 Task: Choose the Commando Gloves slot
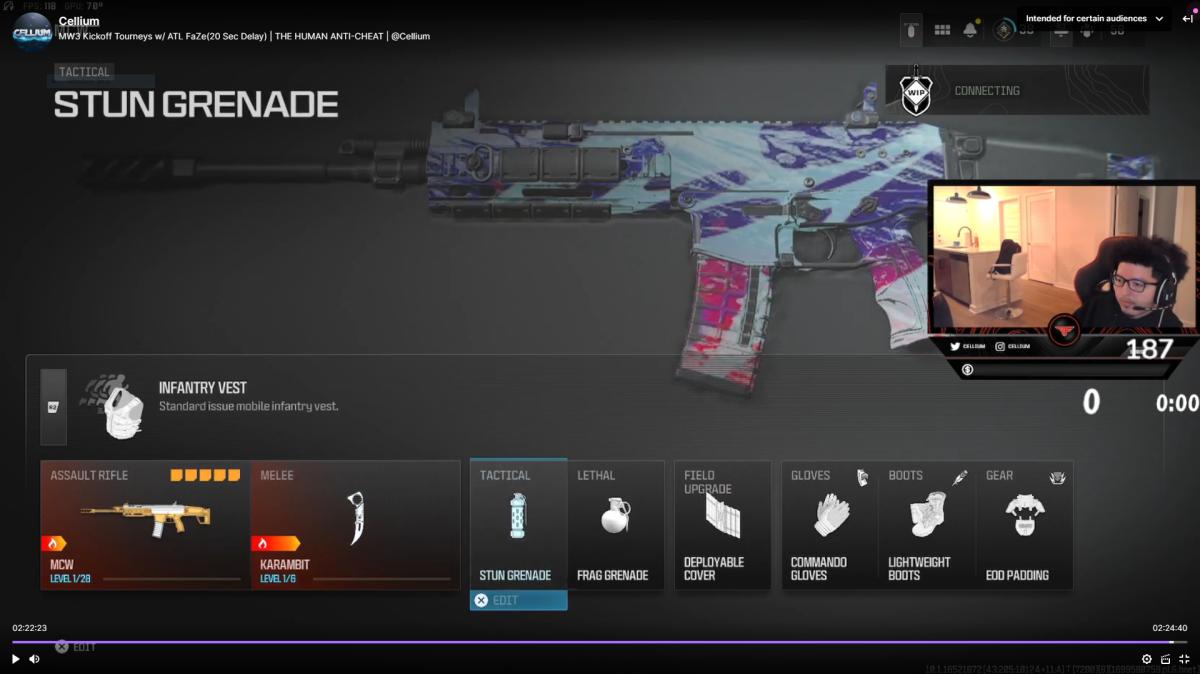point(829,525)
